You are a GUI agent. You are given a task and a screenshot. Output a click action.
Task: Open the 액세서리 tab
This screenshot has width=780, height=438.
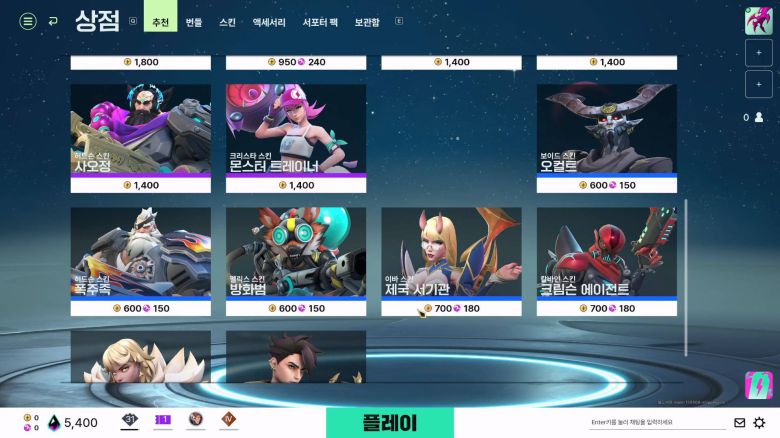coord(268,21)
